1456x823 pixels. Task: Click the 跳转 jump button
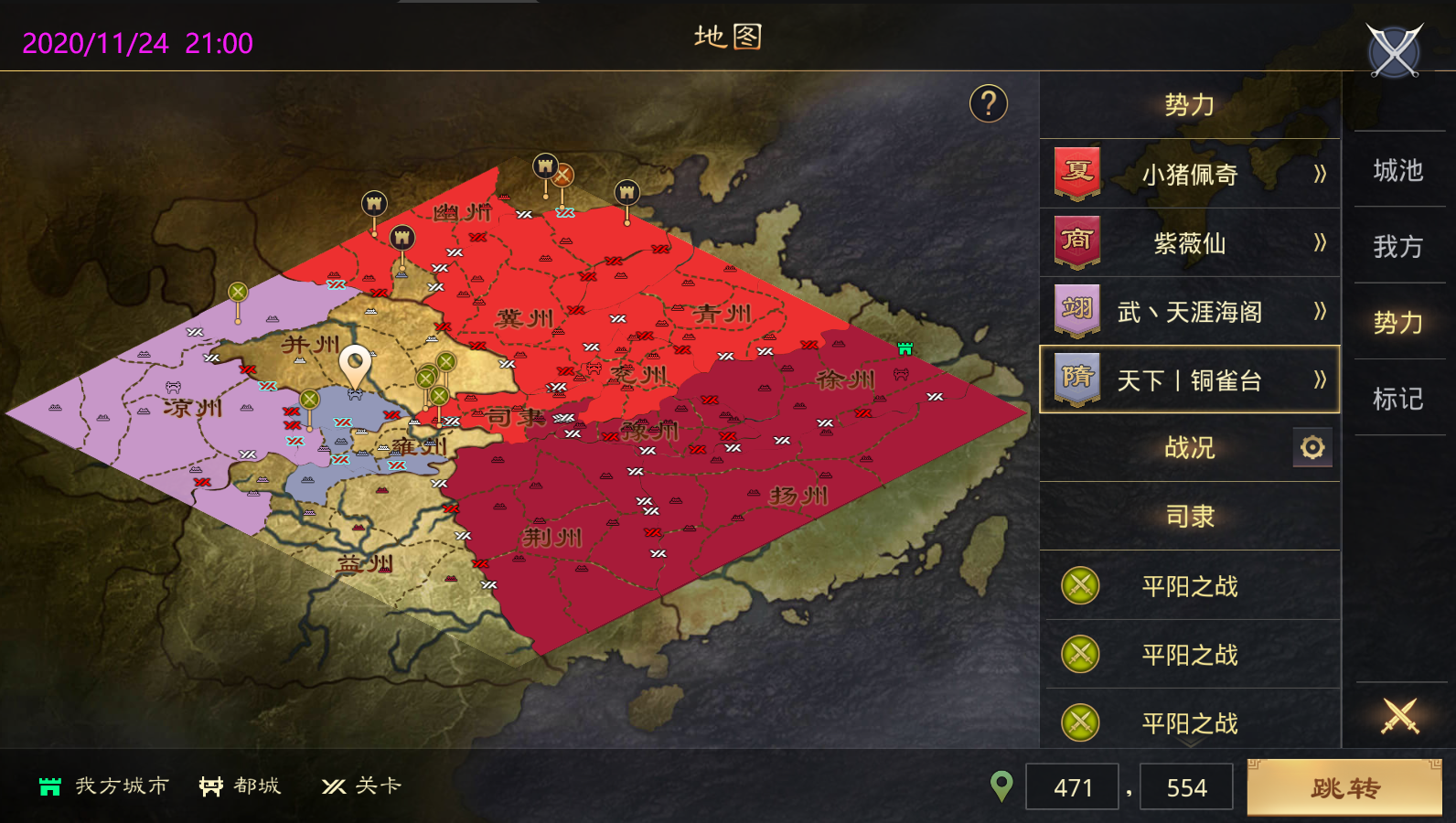pyautogui.click(x=1344, y=787)
